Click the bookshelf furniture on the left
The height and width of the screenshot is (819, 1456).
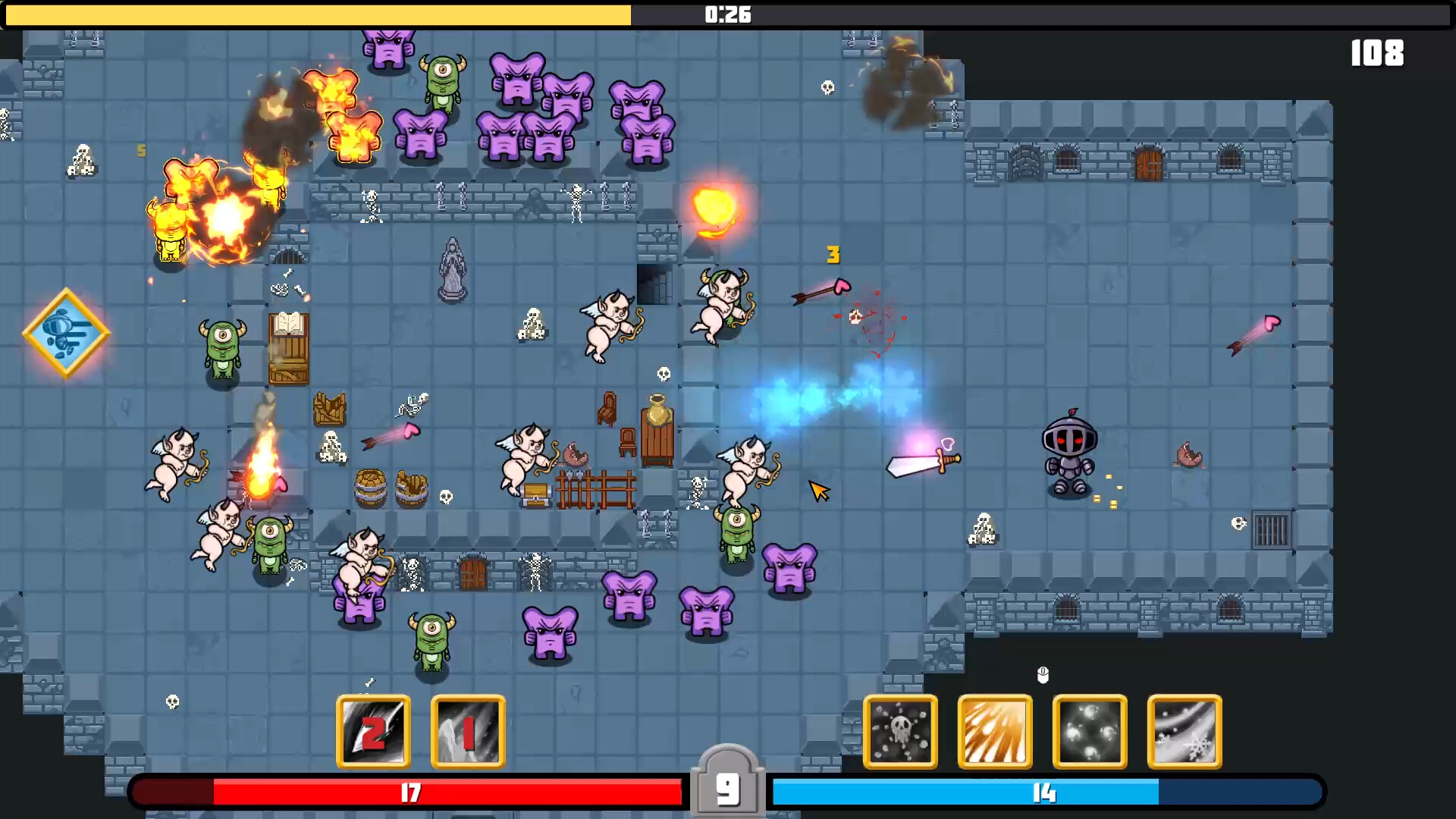click(290, 349)
